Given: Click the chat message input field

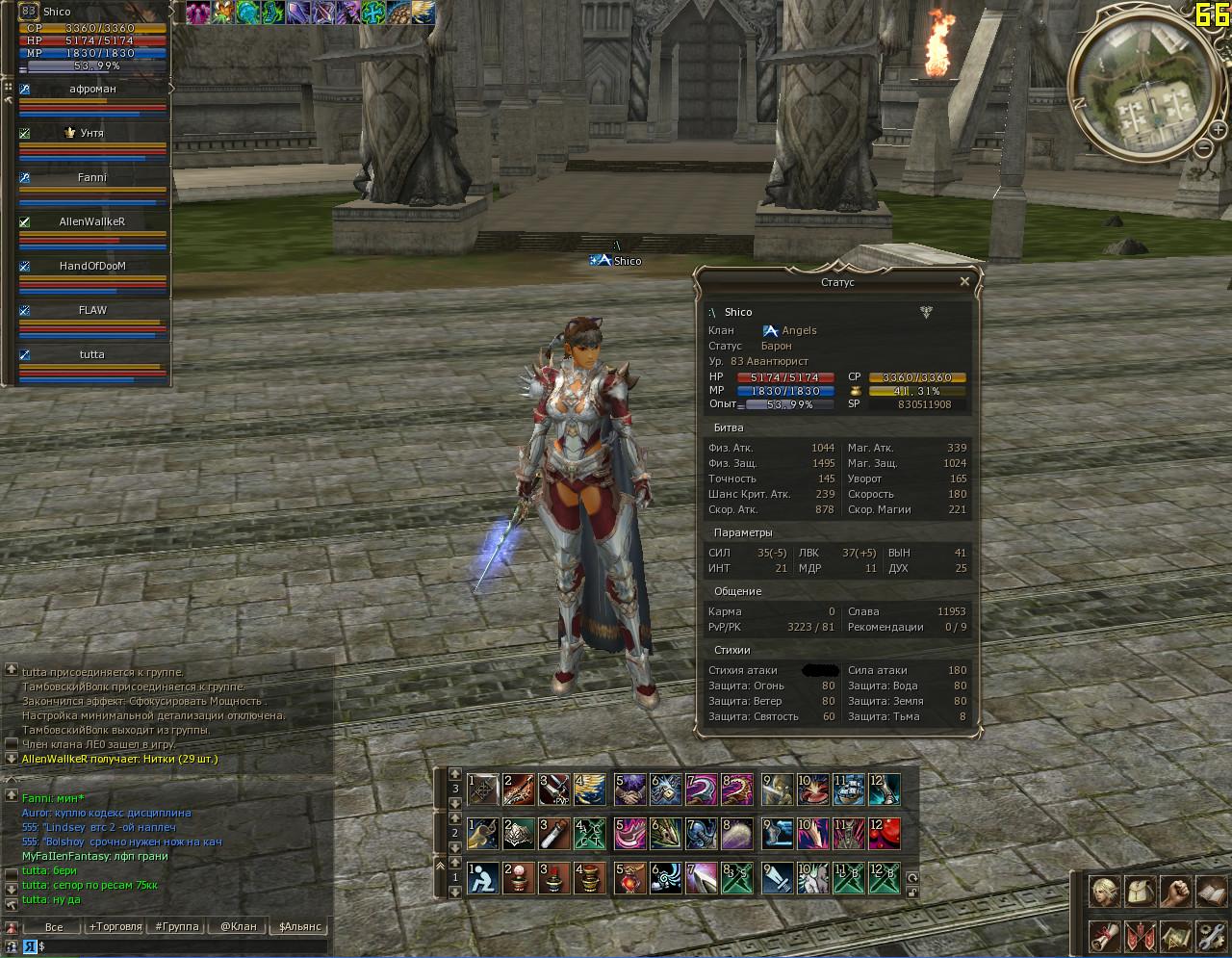Looking at the screenshot, I should pos(183,946).
